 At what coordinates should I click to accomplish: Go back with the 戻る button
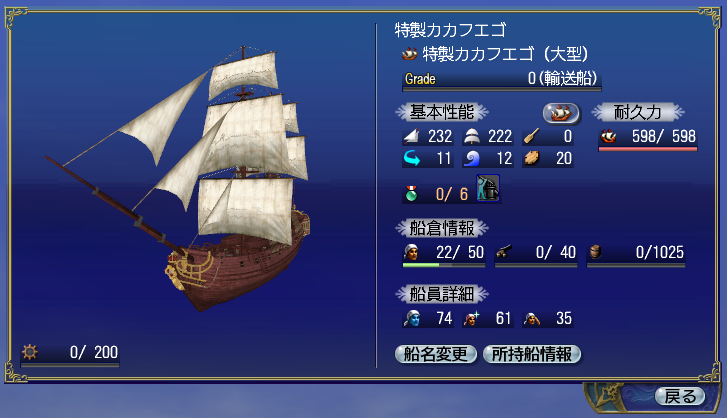(680, 396)
